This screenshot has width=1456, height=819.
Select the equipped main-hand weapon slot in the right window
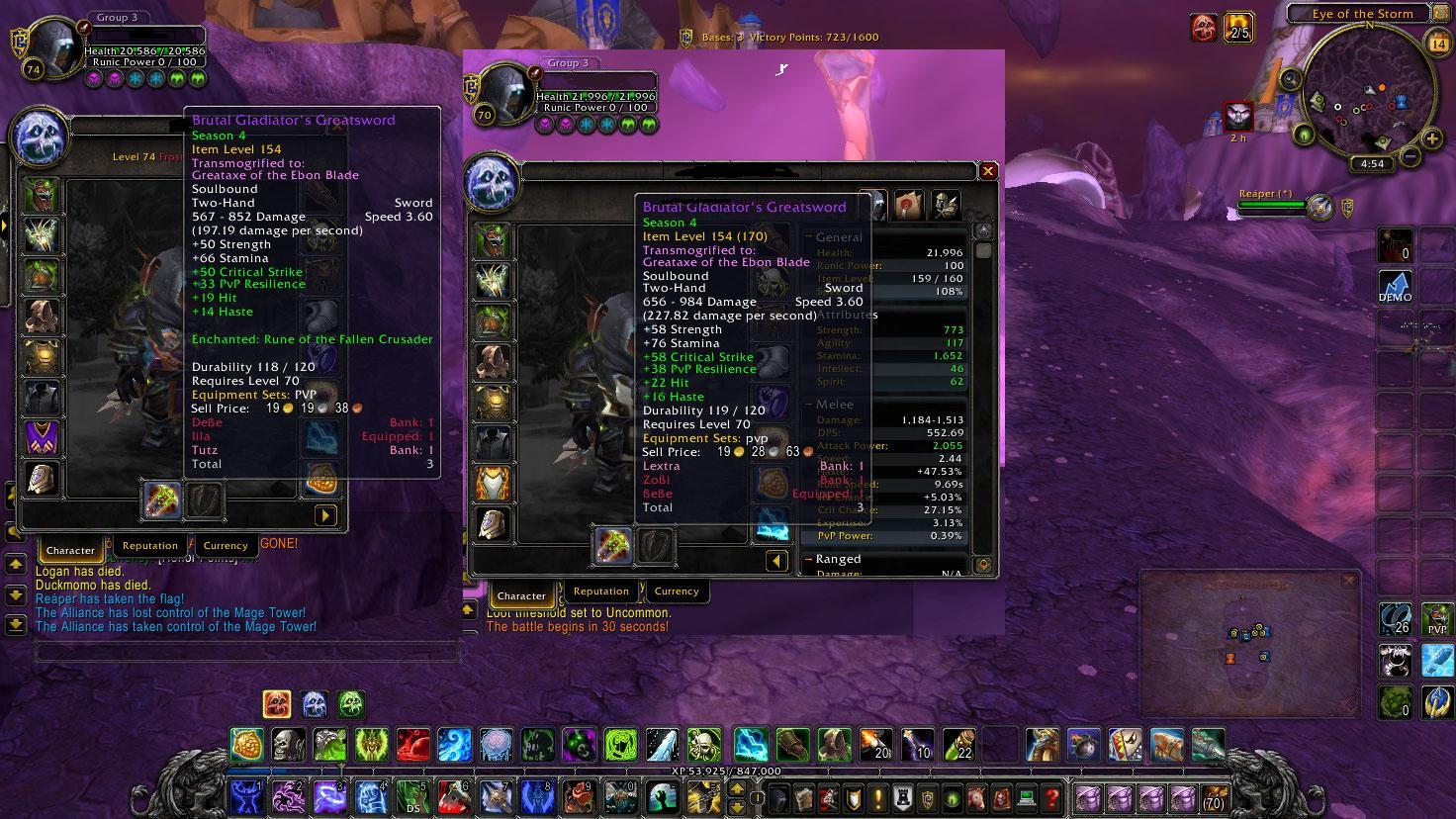613,546
